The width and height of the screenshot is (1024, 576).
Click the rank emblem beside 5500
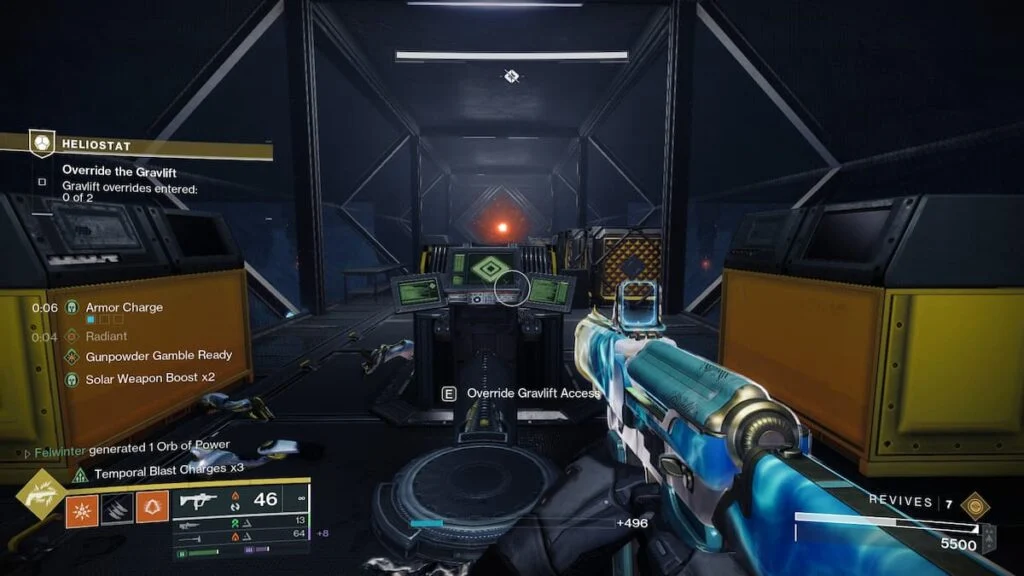pyautogui.click(x=988, y=536)
